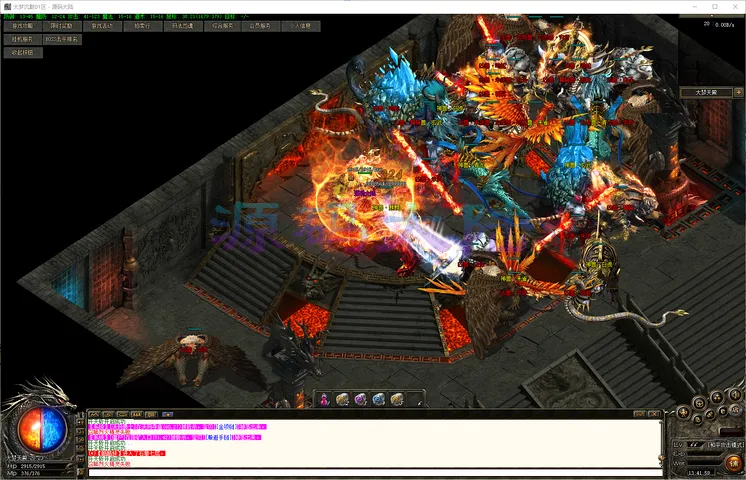This screenshot has height=480, width=746.
Task: Open the 个人信息 personal info panel
Action: [301, 27]
